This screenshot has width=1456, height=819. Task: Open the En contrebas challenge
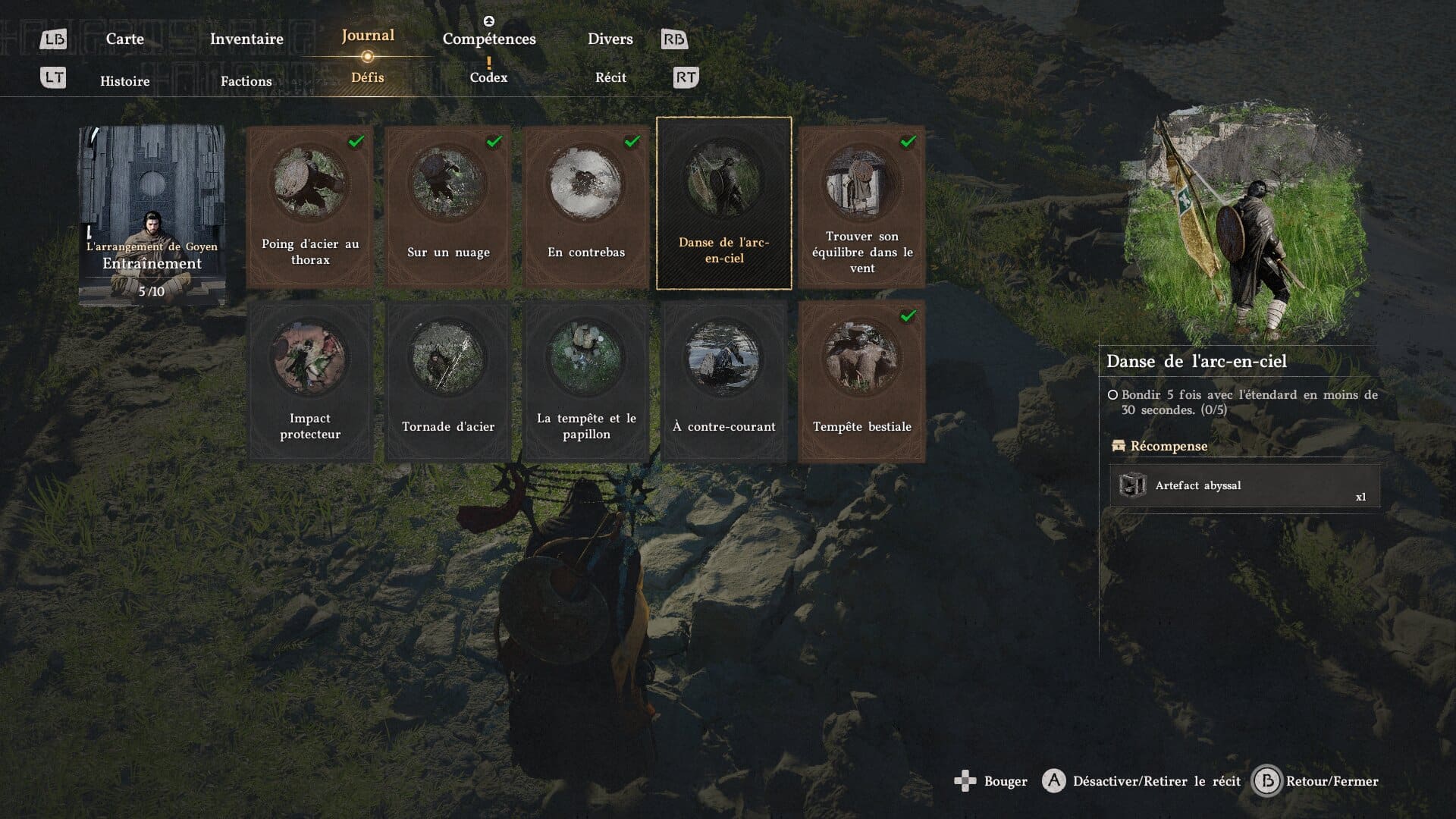click(x=586, y=206)
